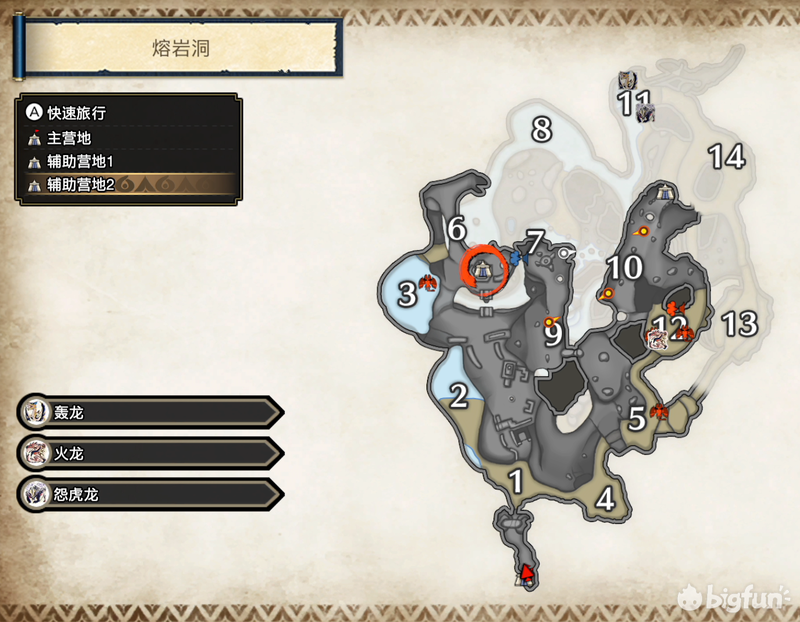
Task: Click the 怨虎龙 monster entry
Action: tap(150, 494)
